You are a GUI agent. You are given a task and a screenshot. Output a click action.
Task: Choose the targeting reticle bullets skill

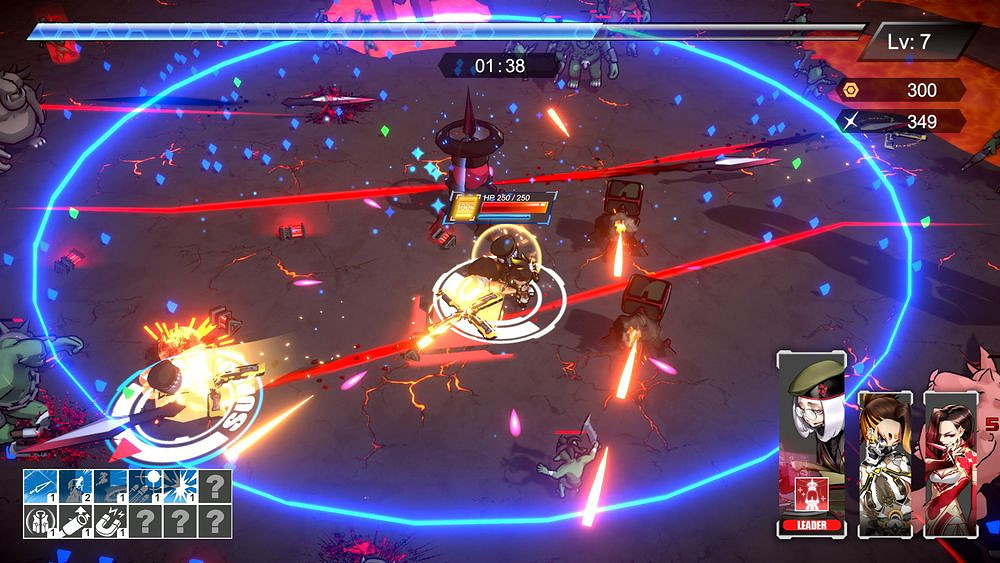145,487
